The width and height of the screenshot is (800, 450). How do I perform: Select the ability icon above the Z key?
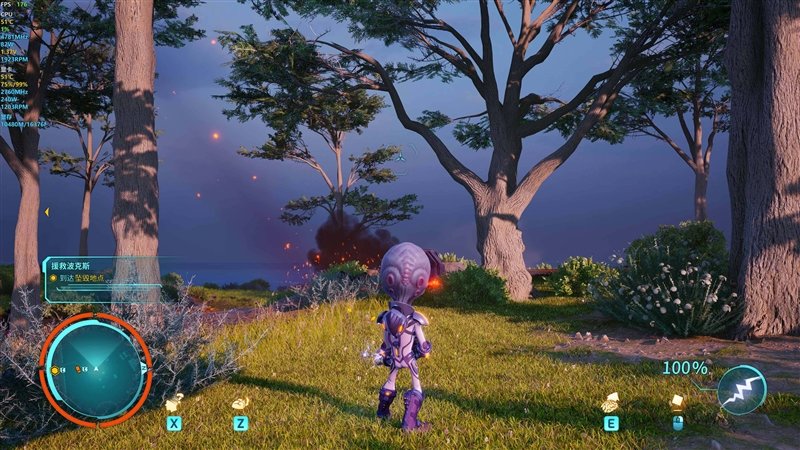click(x=240, y=402)
